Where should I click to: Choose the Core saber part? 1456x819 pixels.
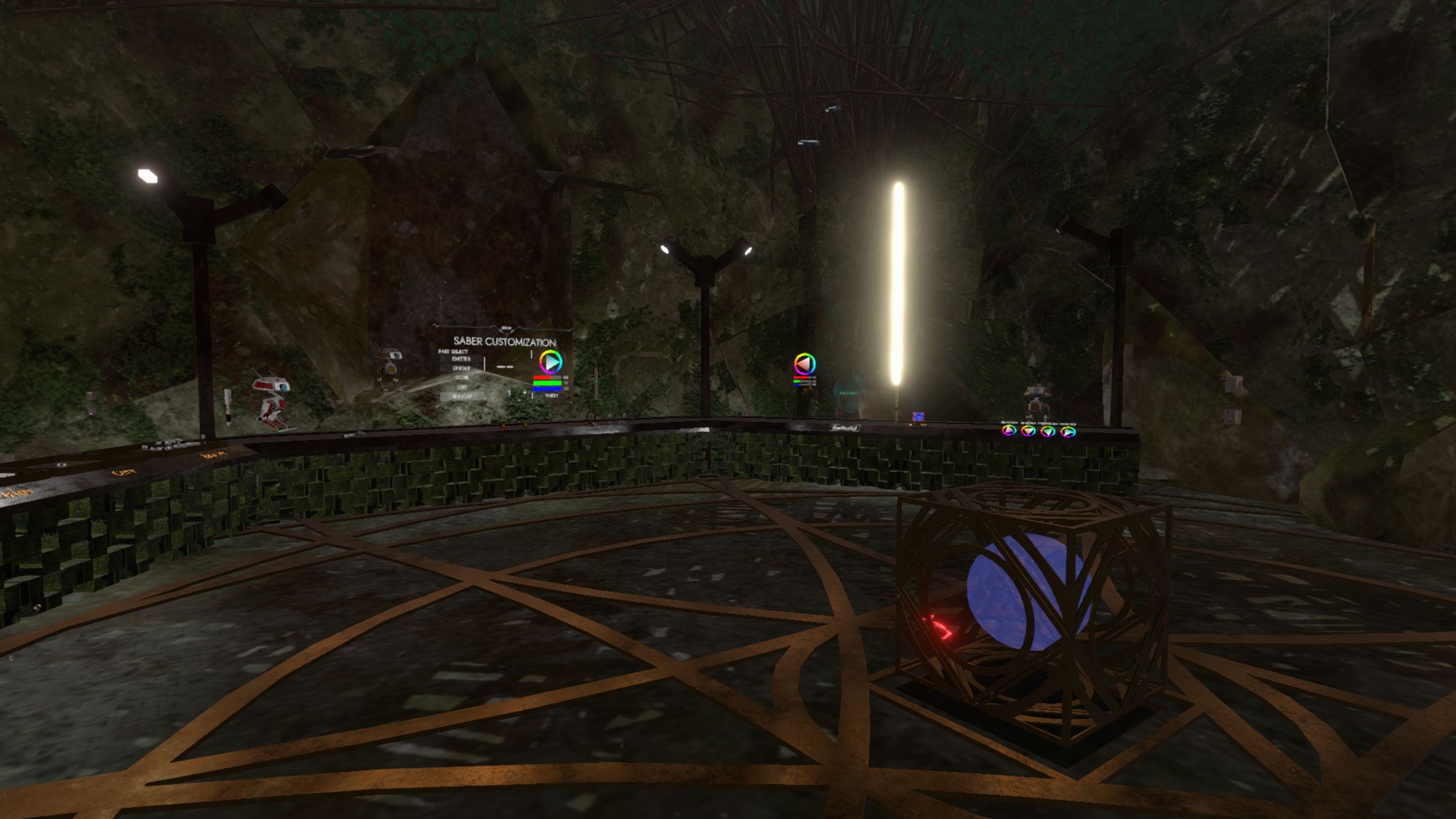pyautogui.click(x=461, y=378)
